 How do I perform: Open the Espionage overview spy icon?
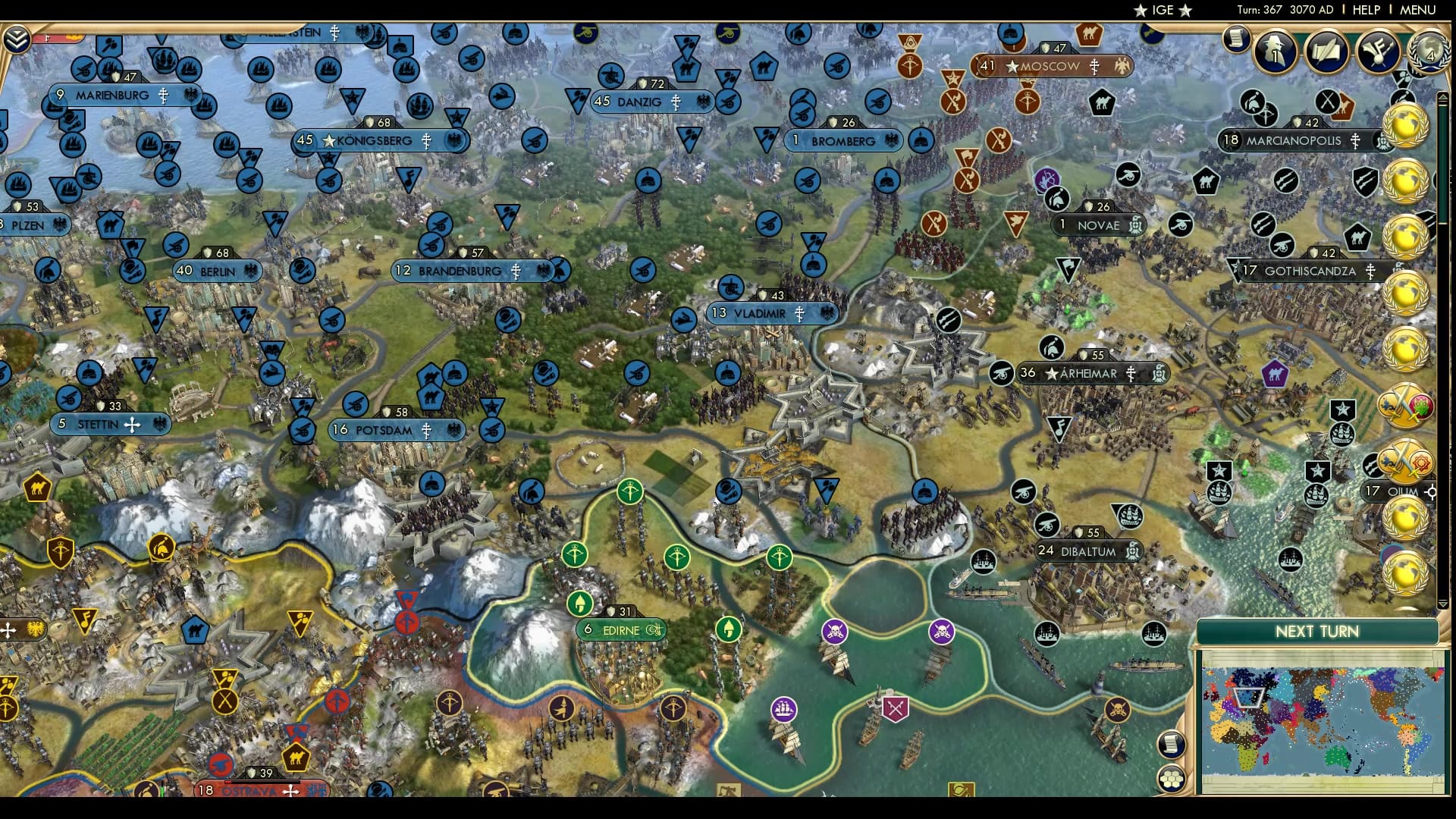1274,52
